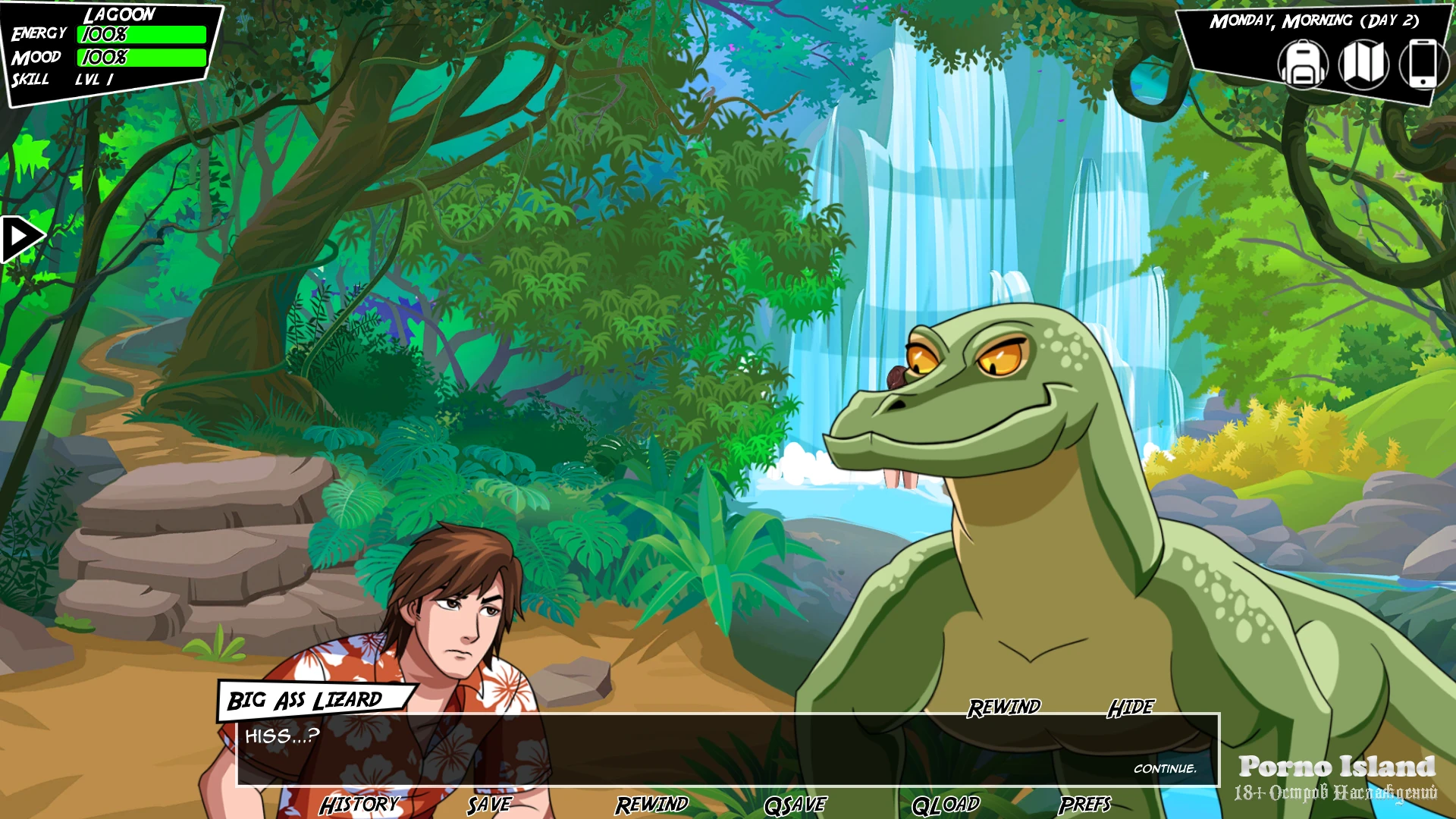
Task: Click the play arrow skip button
Action: 21,238
